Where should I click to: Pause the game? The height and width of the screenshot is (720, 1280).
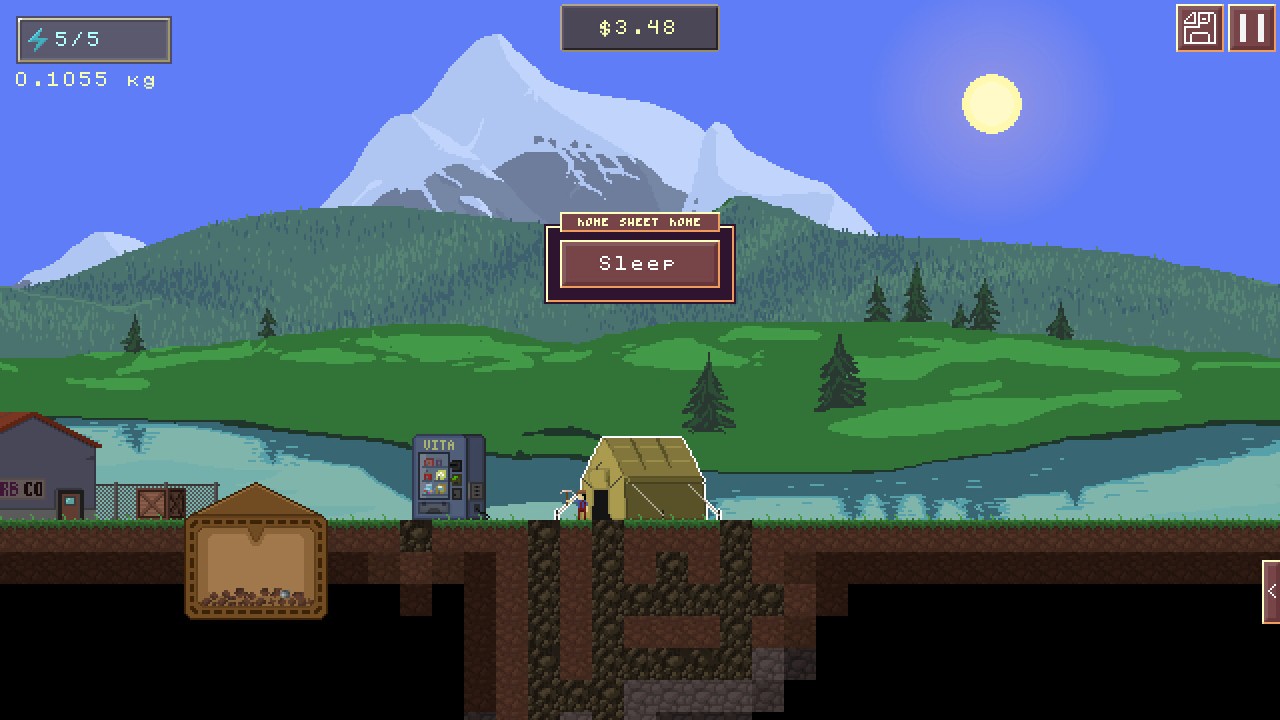(x=1251, y=28)
